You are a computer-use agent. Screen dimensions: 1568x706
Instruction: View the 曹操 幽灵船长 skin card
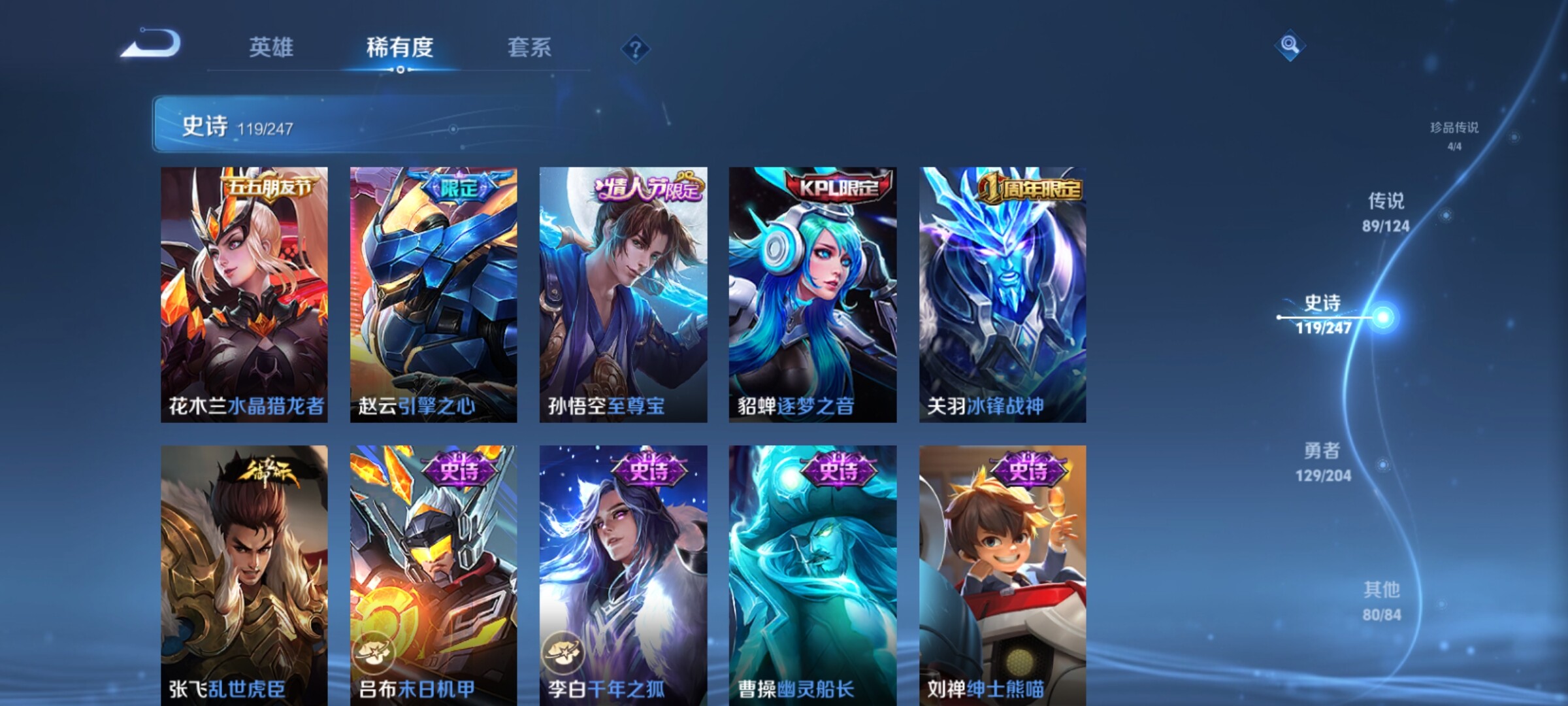point(812,575)
